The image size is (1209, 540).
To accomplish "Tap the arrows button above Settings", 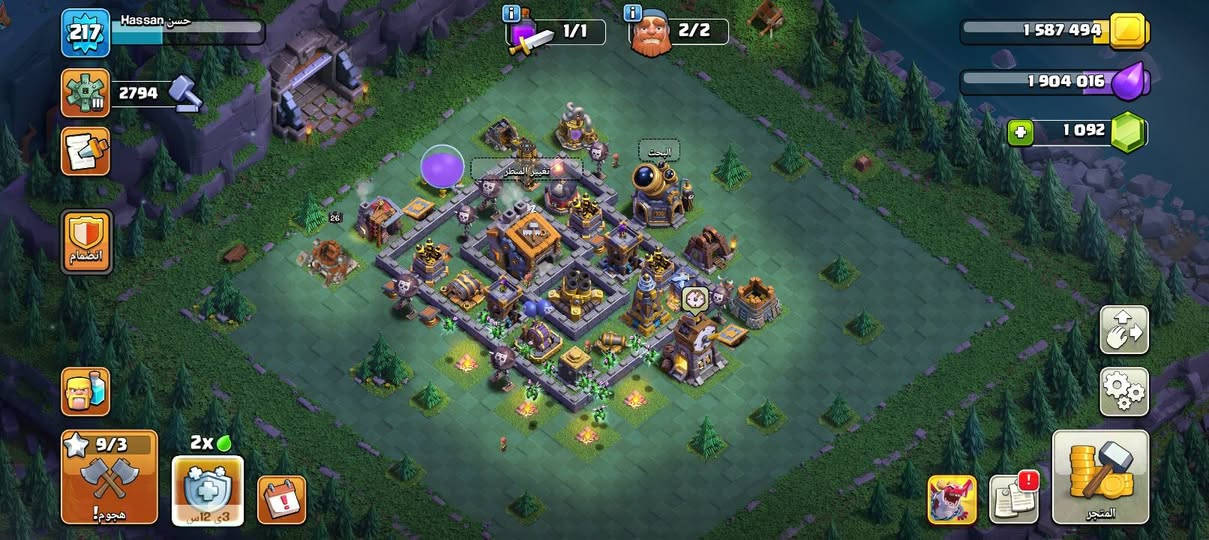I will (x=1124, y=330).
